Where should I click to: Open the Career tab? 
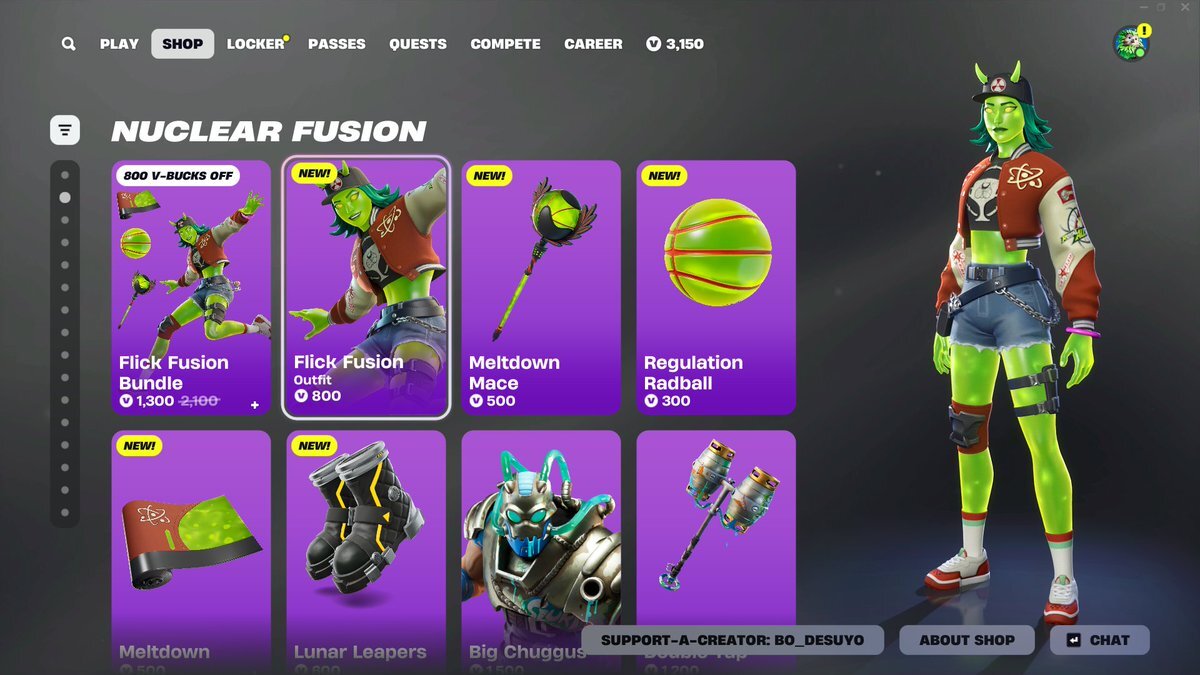tap(593, 44)
